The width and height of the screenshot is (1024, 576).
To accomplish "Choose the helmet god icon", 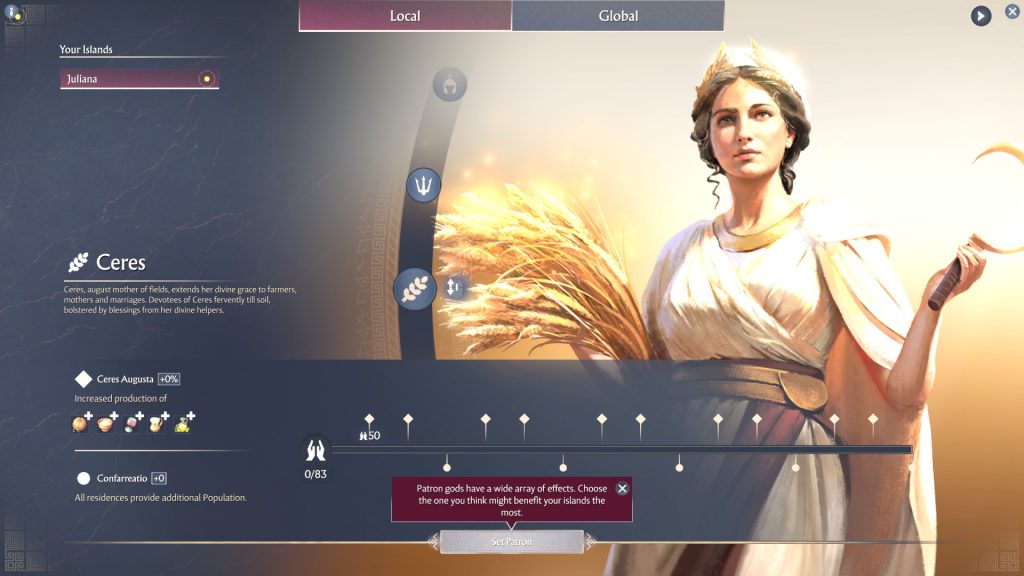I will click(x=450, y=84).
